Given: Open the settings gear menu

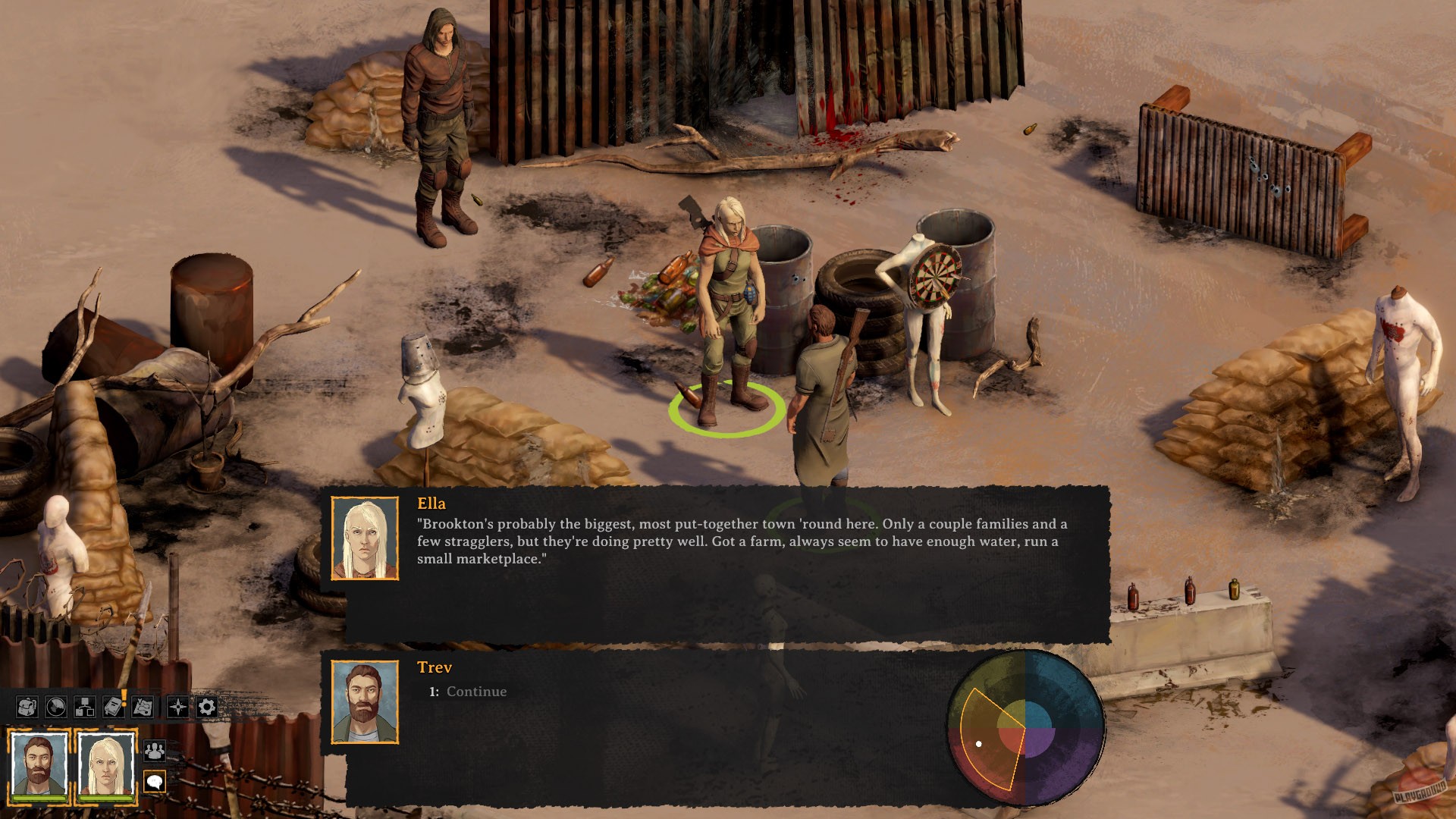Looking at the screenshot, I should click(x=206, y=707).
